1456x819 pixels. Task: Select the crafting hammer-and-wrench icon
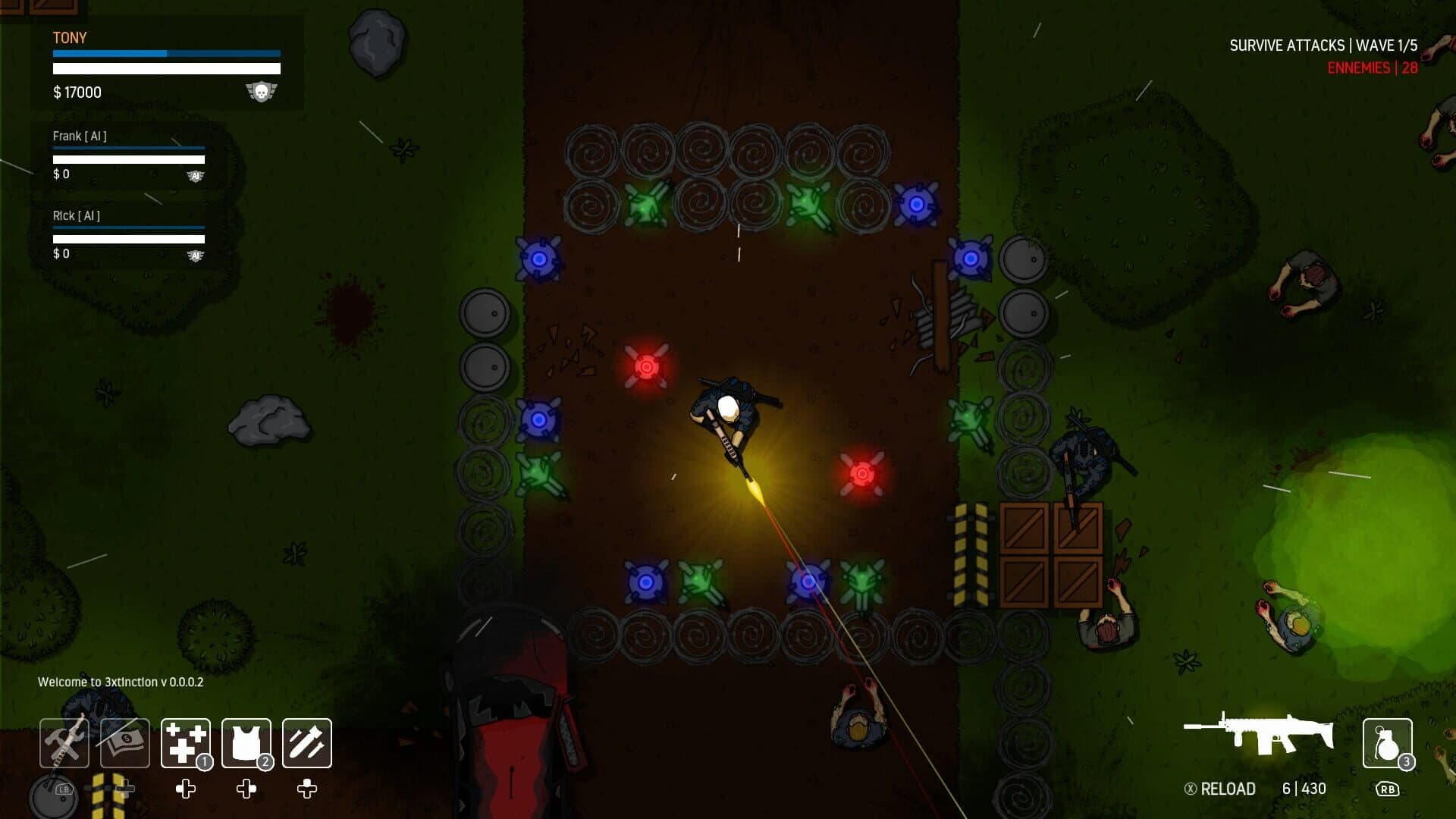click(64, 743)
